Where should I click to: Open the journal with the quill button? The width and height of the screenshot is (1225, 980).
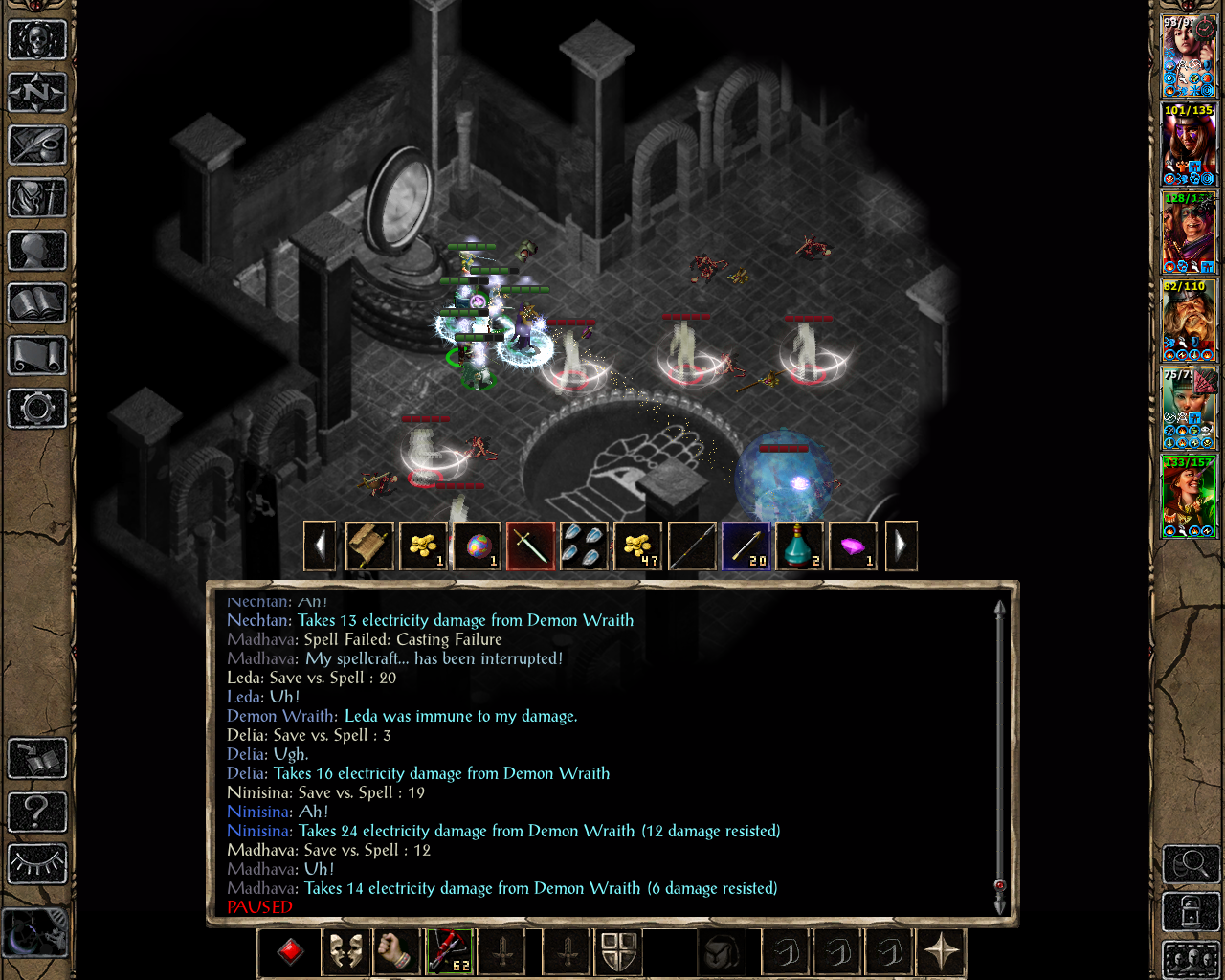click(37, 145)
